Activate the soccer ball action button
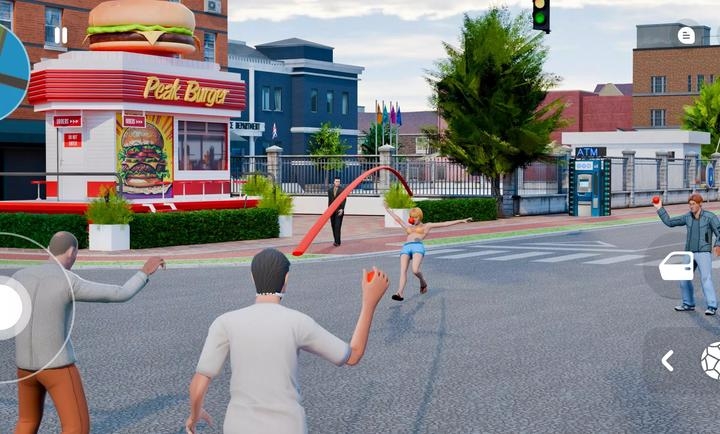The height and width of the screenshot is (434, 720). (x=711, y=360)
